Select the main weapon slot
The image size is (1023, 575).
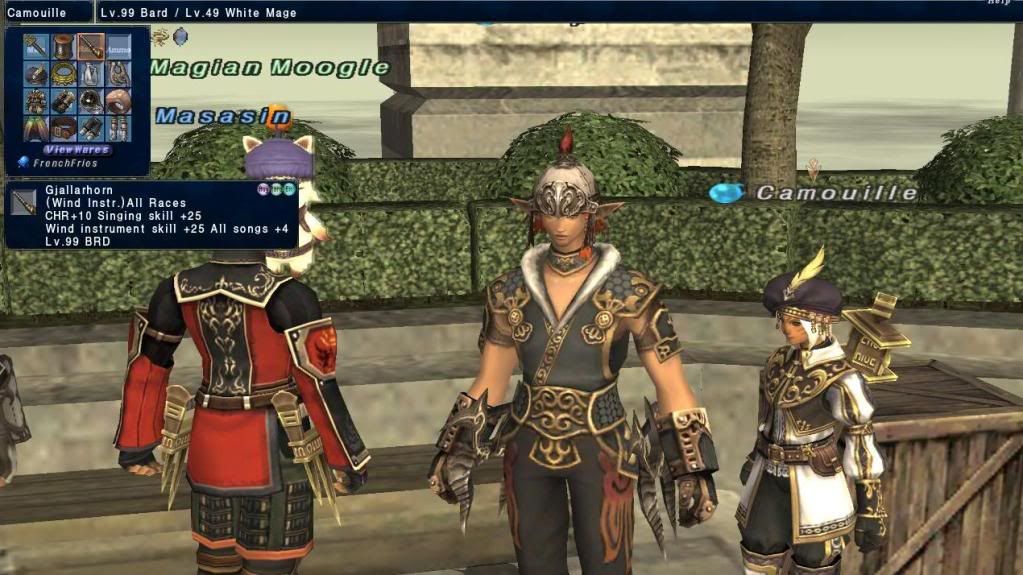pos(36,46)
